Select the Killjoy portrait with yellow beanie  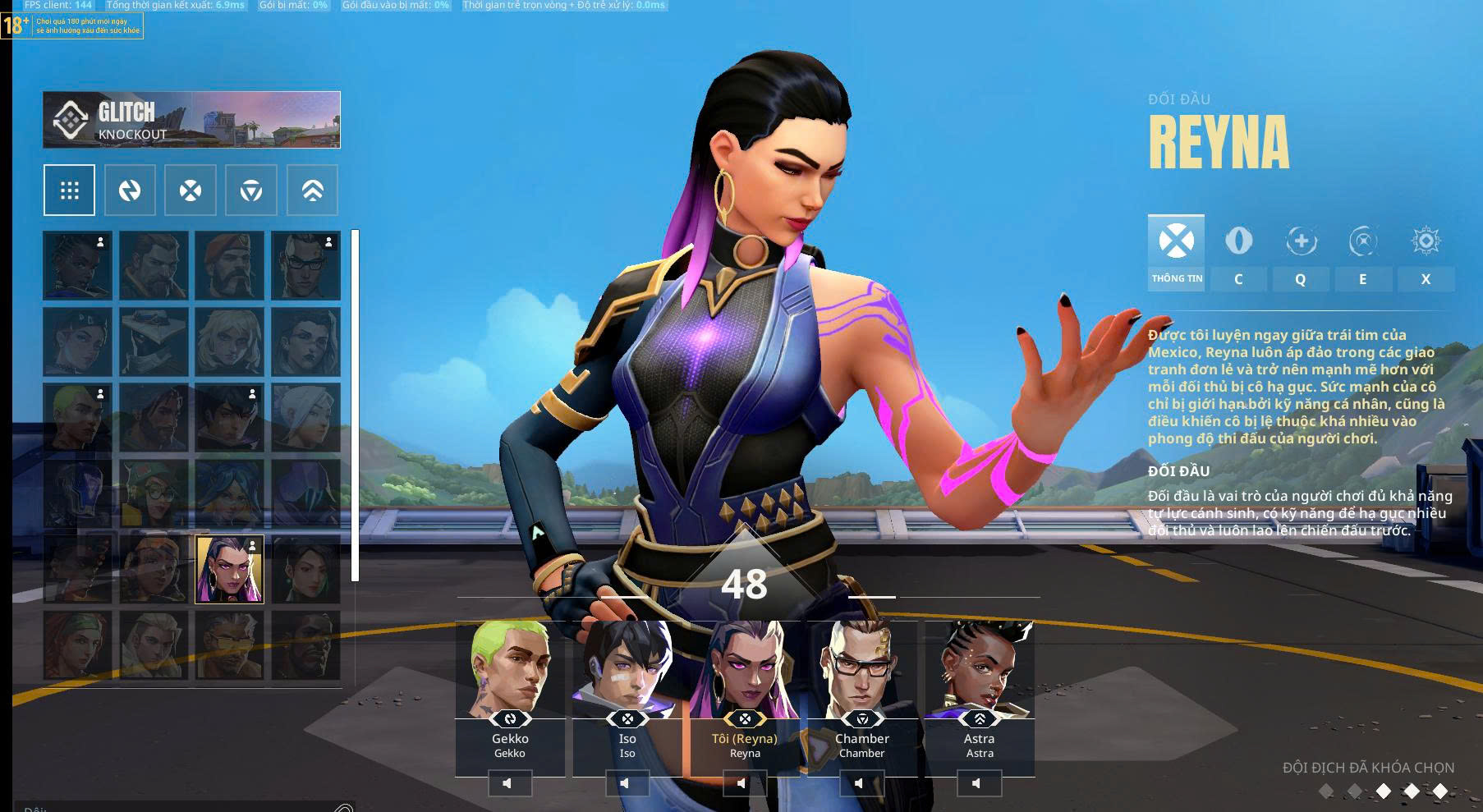154,493
